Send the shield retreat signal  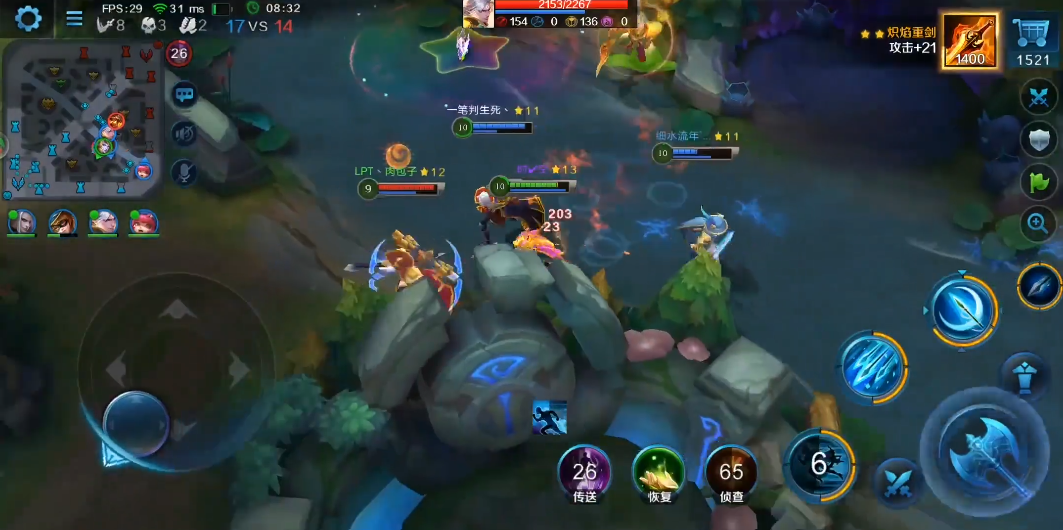pos(1038,140)
